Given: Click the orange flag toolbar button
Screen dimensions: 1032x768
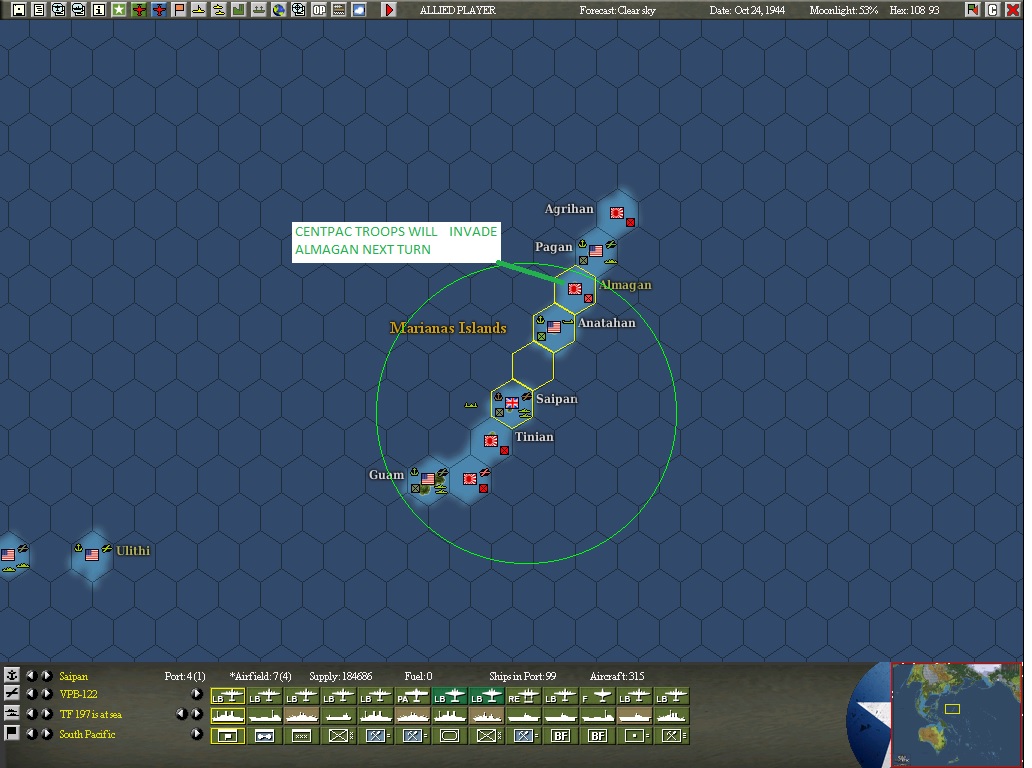Looking at the screenshot, I should tap(178, 10).
